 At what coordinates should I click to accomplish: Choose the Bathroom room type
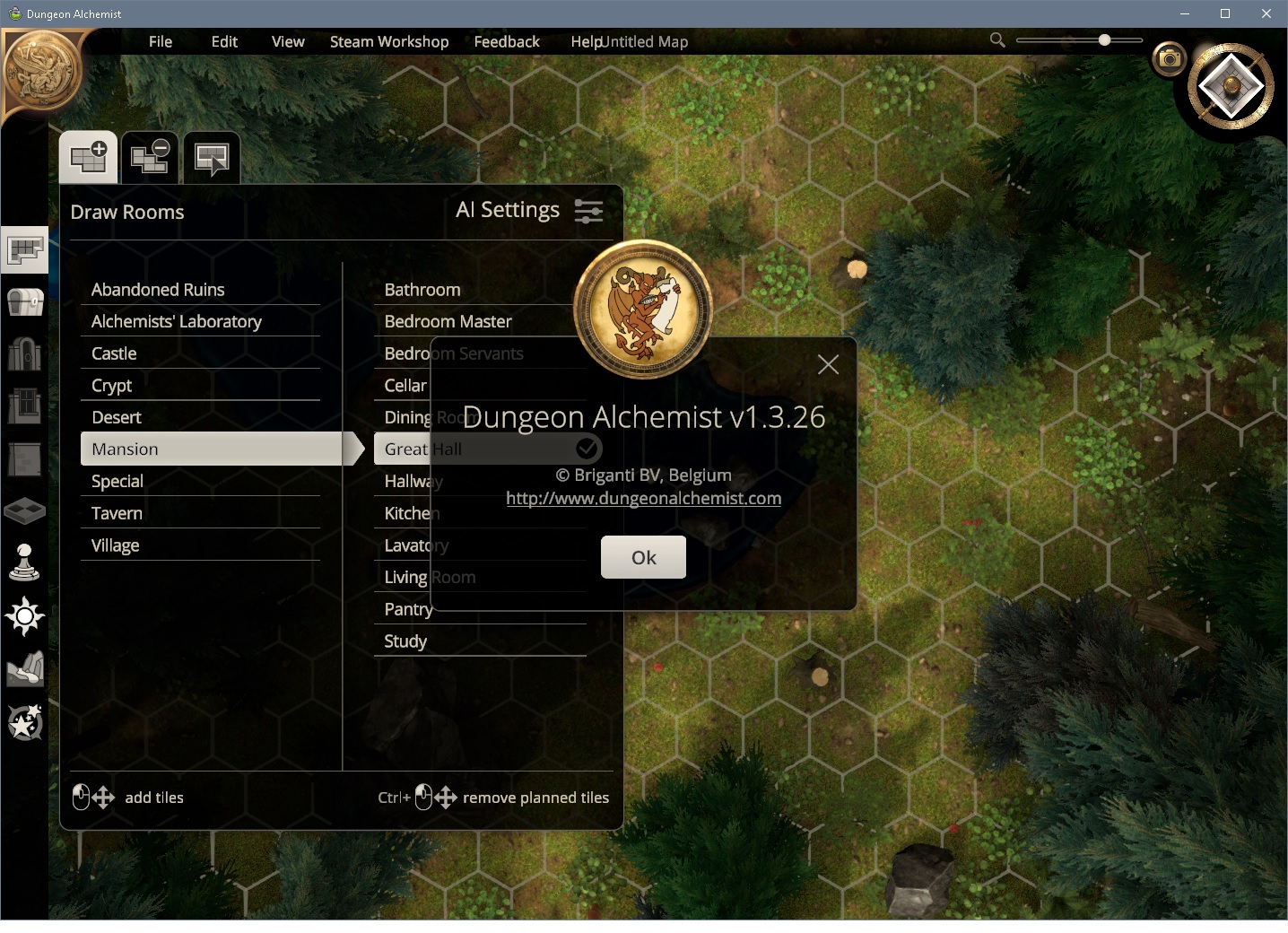pyautogui.click(x=422, y=290)
